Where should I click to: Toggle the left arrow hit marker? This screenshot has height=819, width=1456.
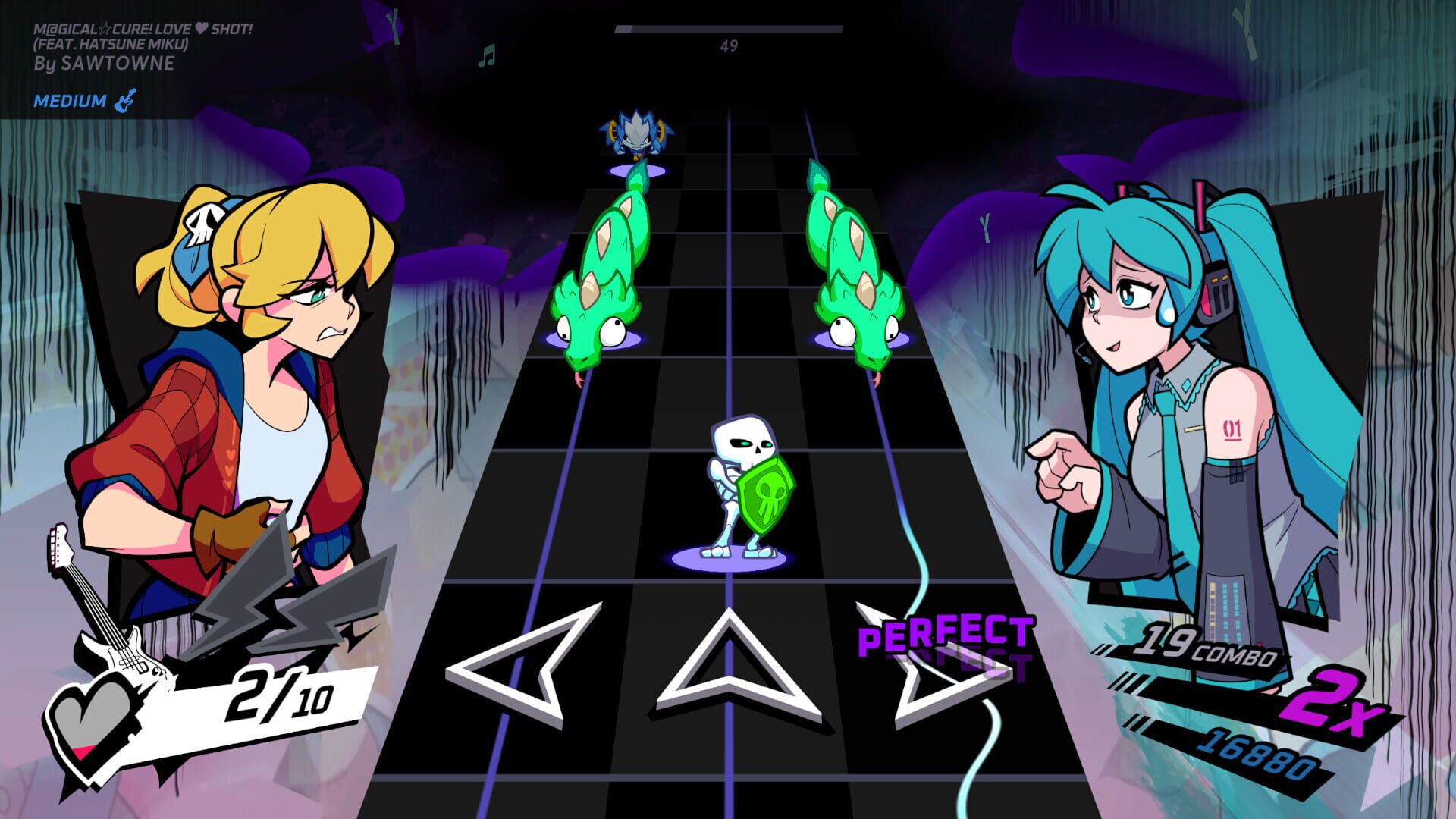click(504, 667)
